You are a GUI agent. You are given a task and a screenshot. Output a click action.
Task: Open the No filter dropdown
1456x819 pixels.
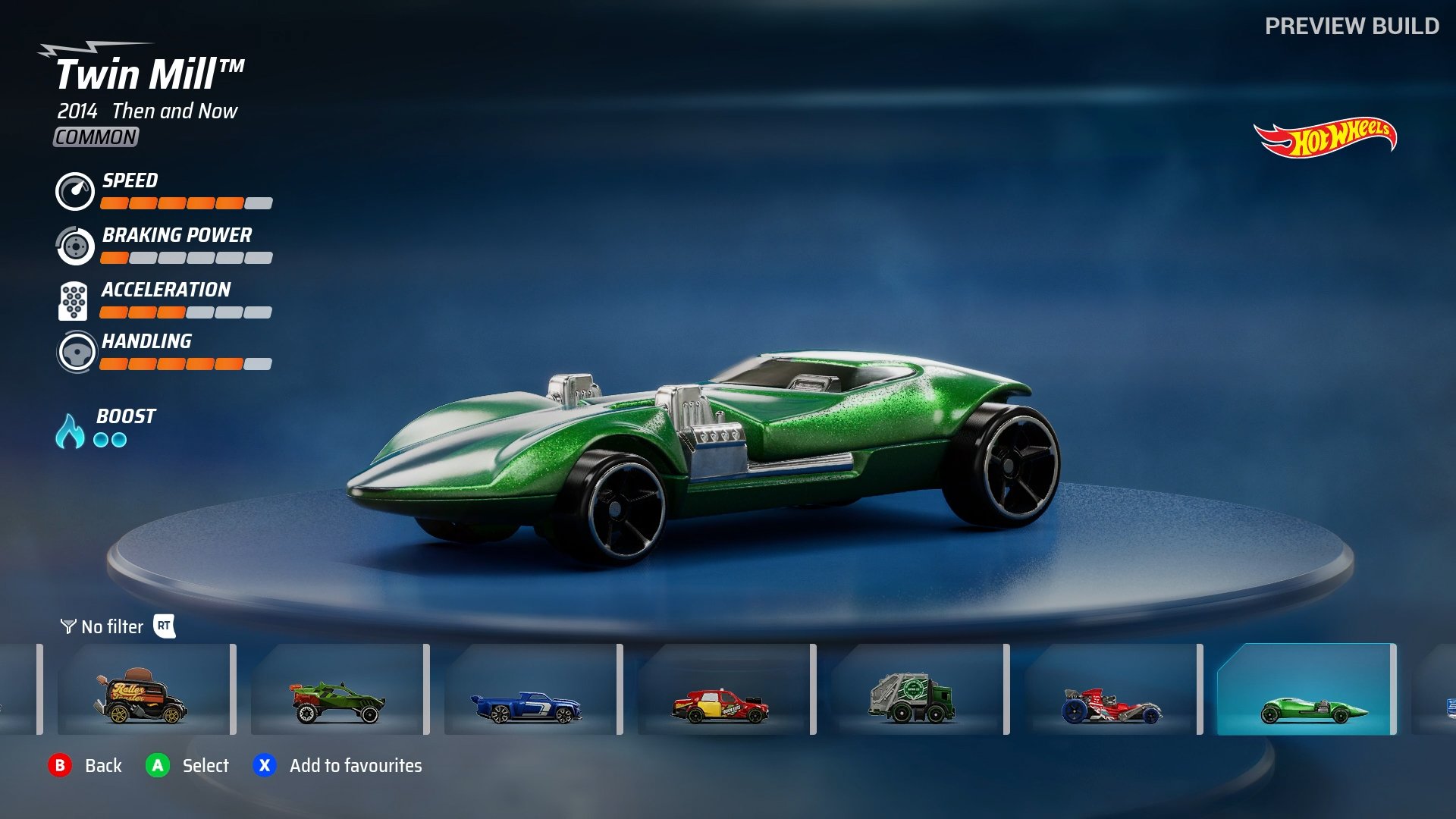(x=111, y=627)
